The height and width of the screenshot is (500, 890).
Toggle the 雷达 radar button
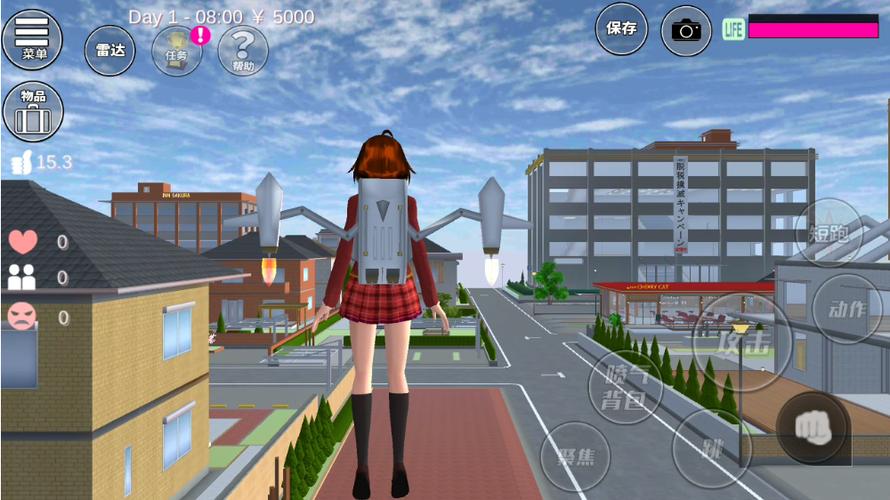(110, 50)
